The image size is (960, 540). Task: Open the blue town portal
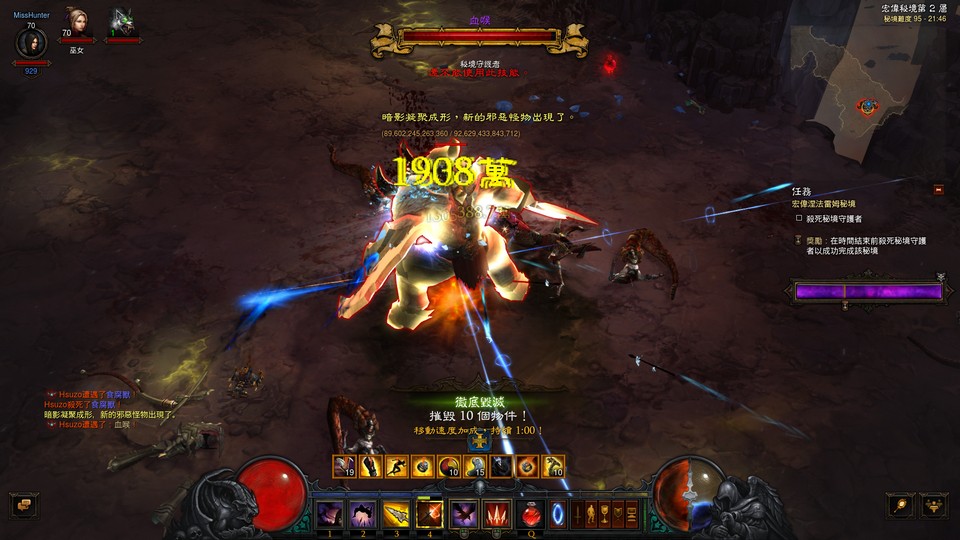click(558, 515)
